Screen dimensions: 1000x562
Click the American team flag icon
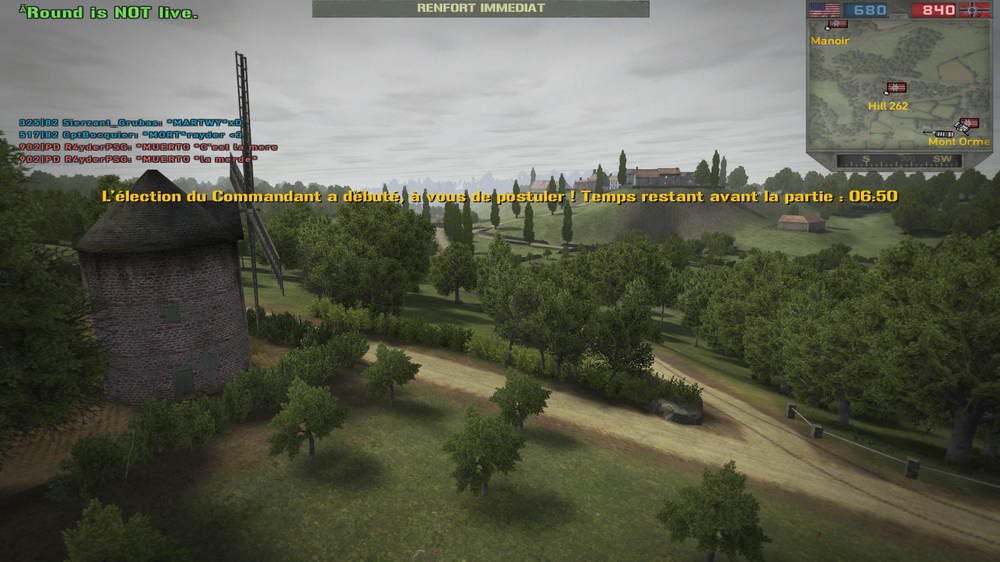pos(824,10)
